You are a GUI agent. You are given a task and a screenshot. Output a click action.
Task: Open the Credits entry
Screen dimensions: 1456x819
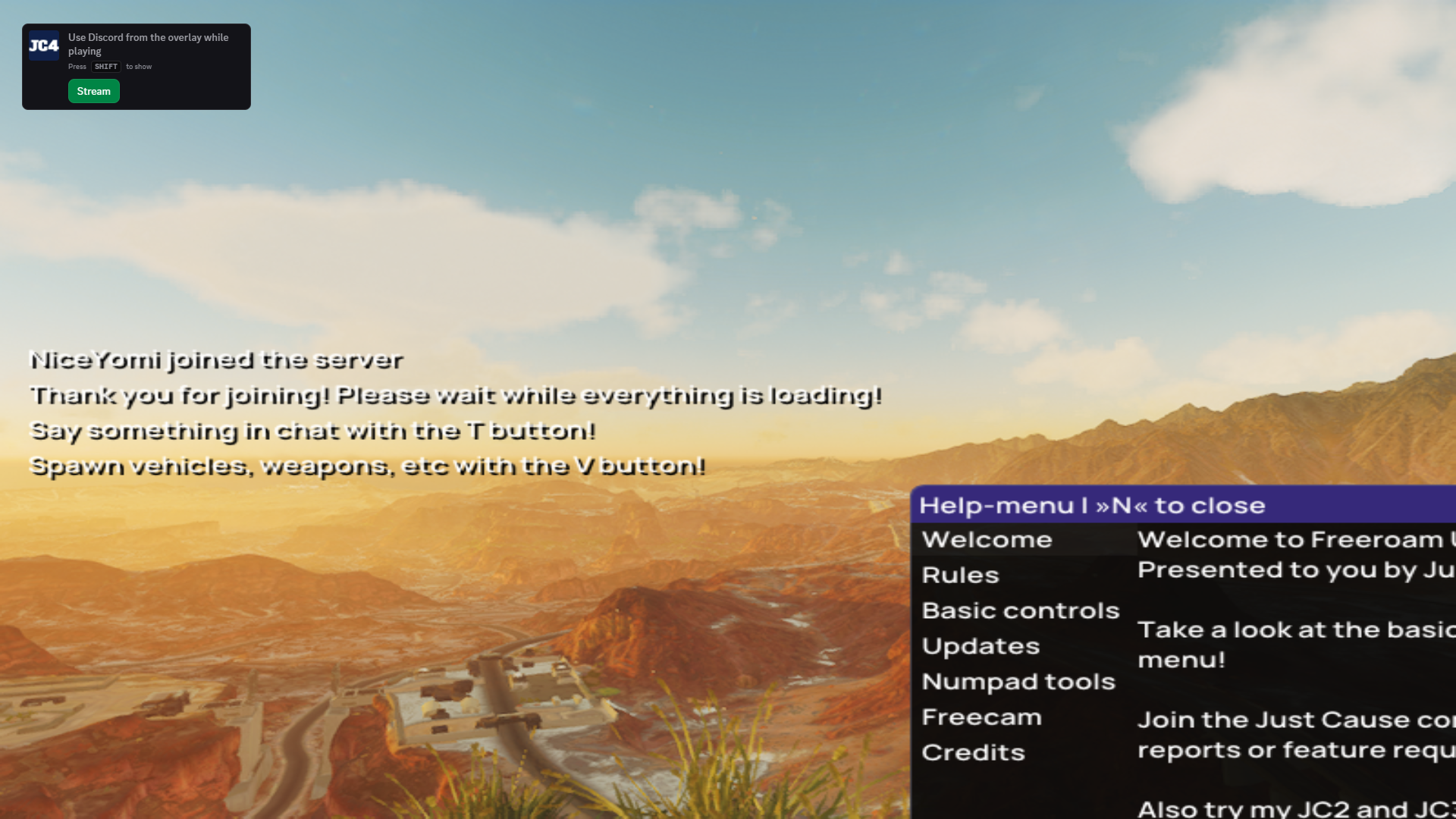(973, 753)
